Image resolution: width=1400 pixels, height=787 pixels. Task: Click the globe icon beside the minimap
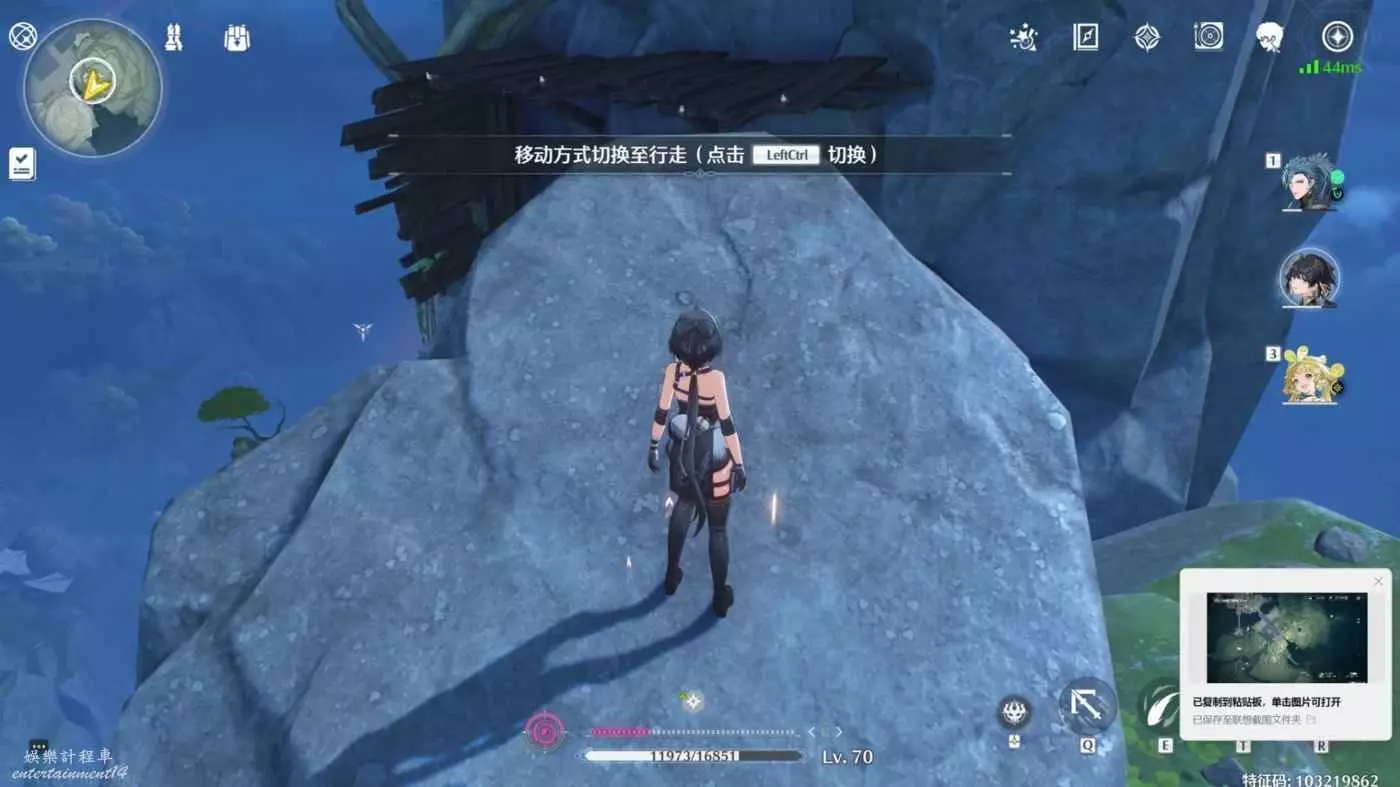(23, 37)
